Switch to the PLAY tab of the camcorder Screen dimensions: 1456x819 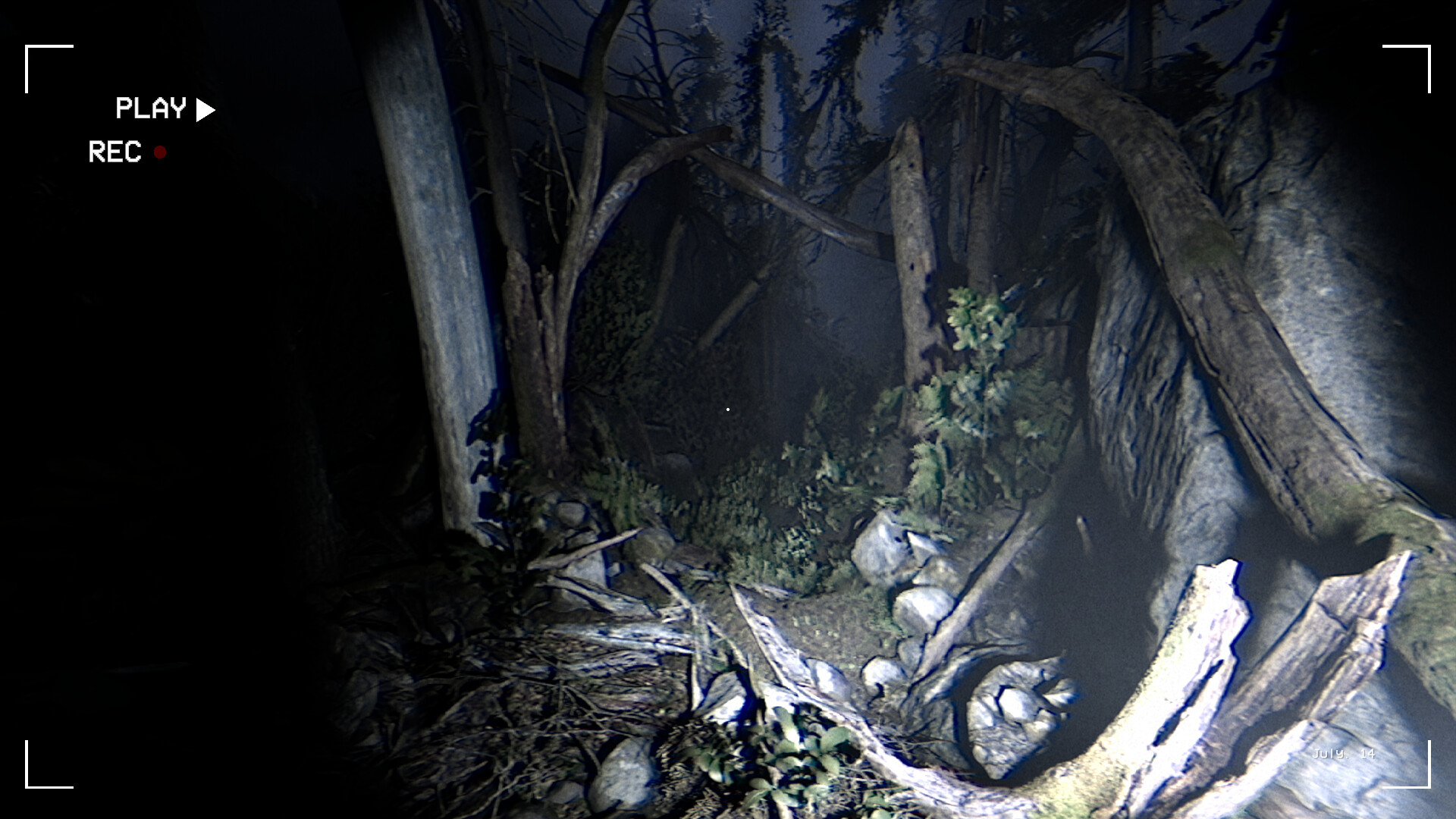pos(149,108)
